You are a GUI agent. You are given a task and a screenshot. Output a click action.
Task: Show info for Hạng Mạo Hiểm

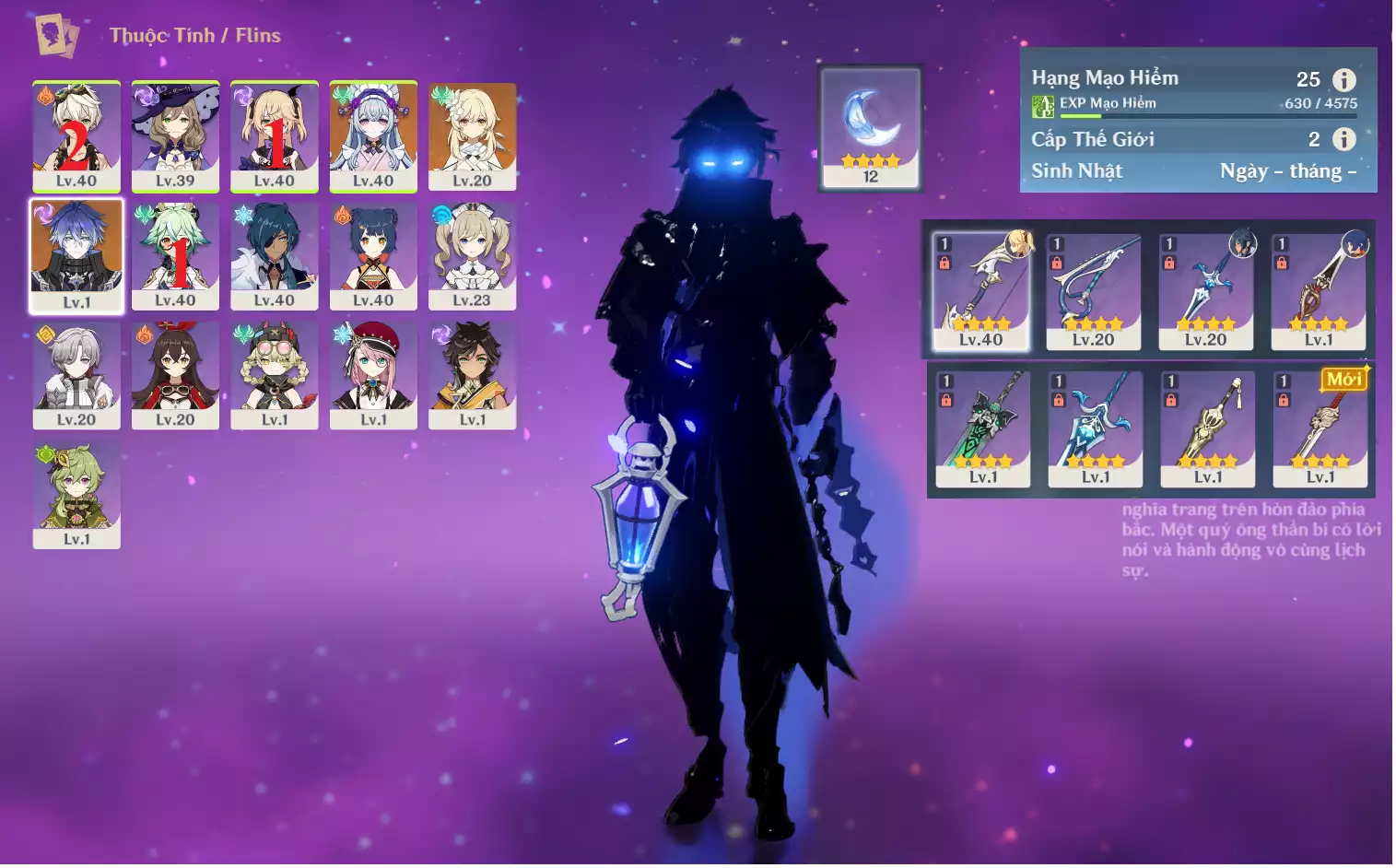click(x=1344, y=80)
